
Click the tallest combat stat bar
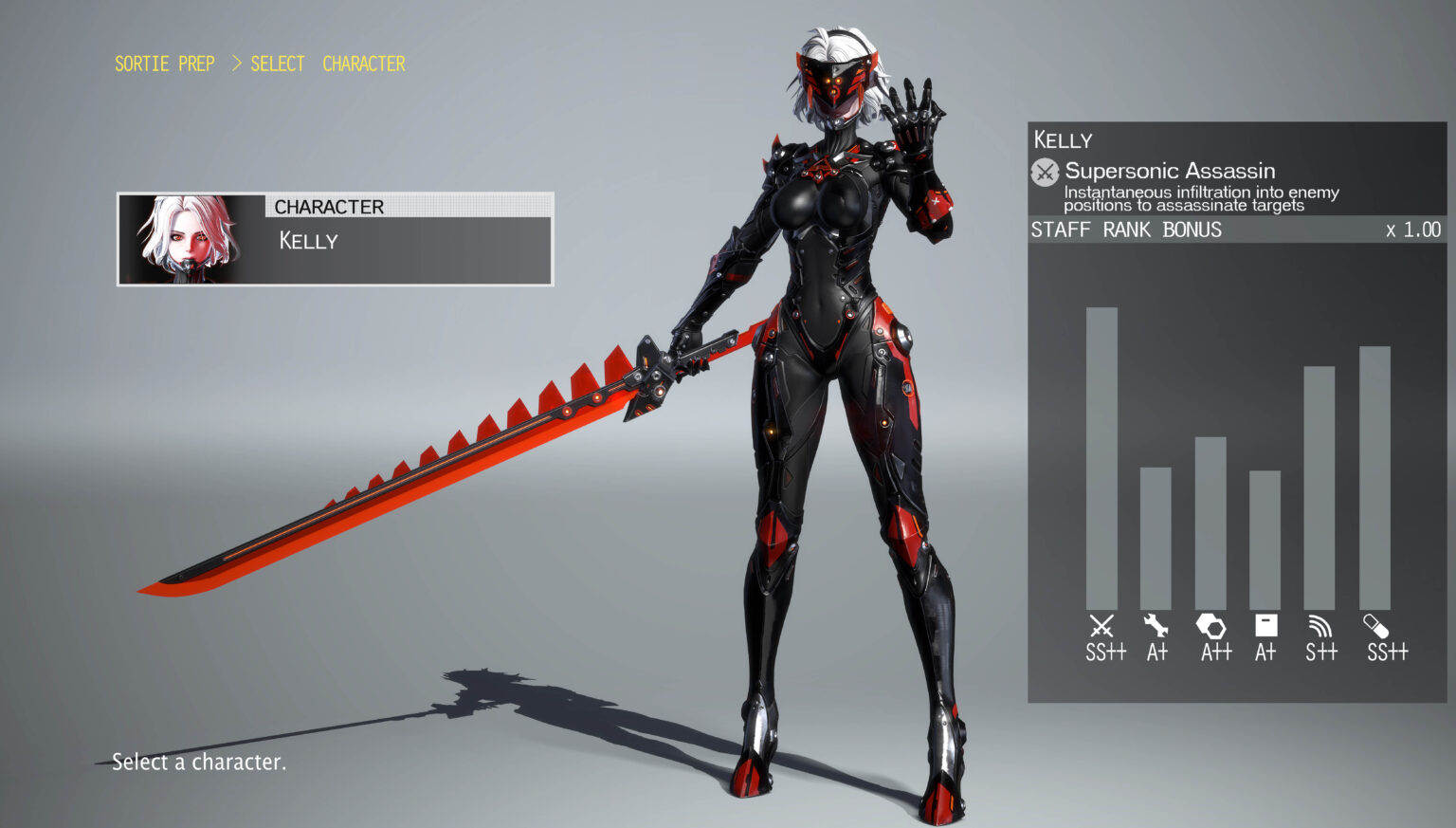tap(1101, 455)
